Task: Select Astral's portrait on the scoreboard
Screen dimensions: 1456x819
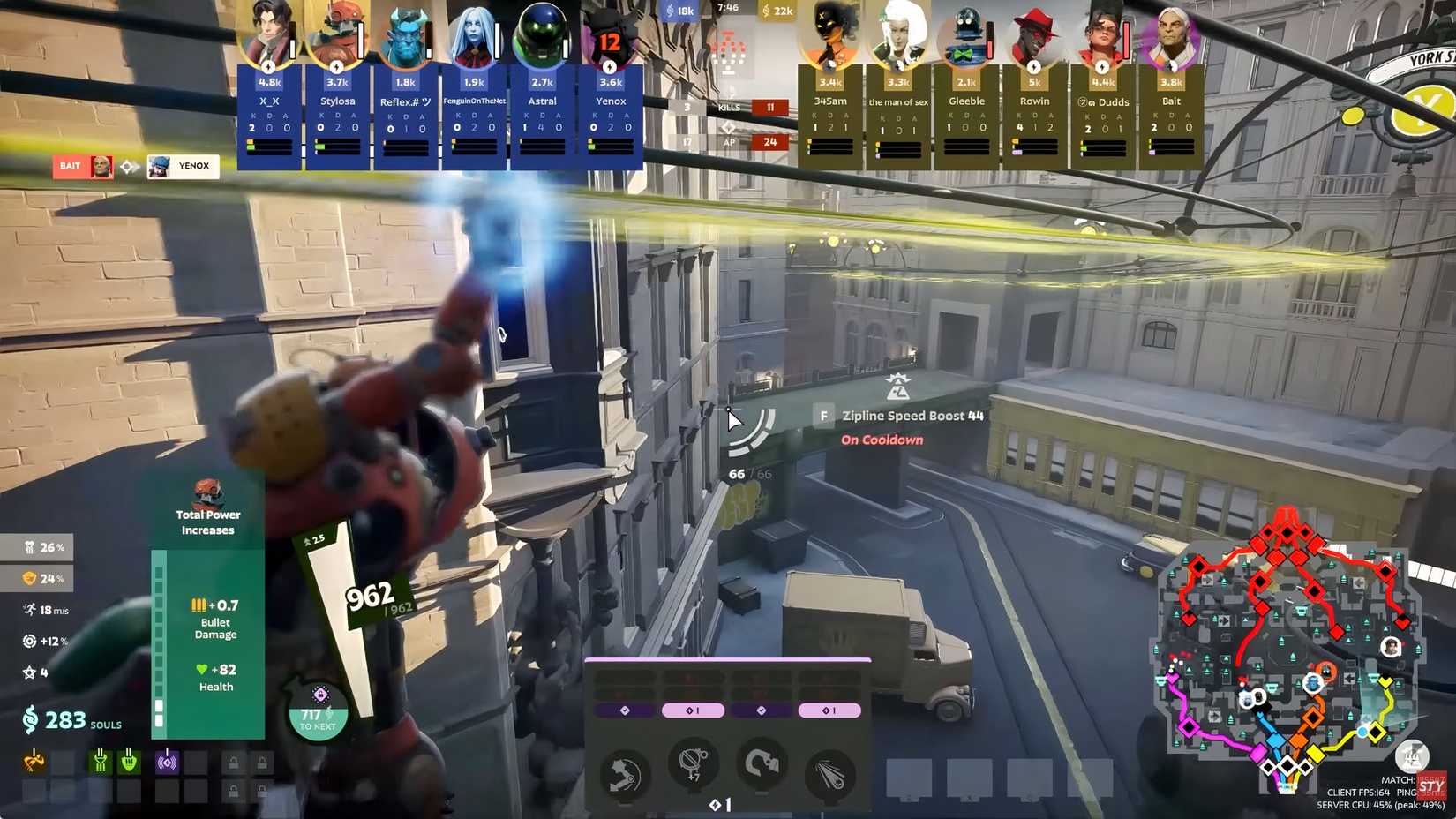Action: click(541, 34)
